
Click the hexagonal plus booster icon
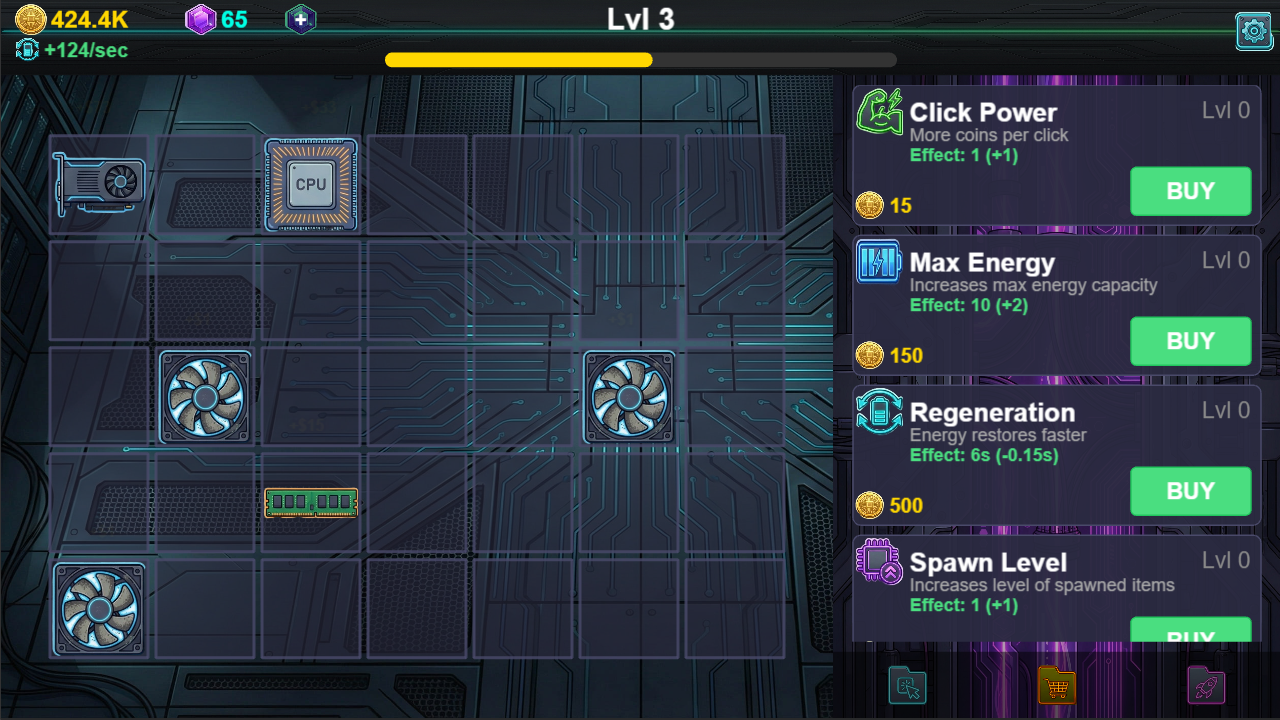300,18
